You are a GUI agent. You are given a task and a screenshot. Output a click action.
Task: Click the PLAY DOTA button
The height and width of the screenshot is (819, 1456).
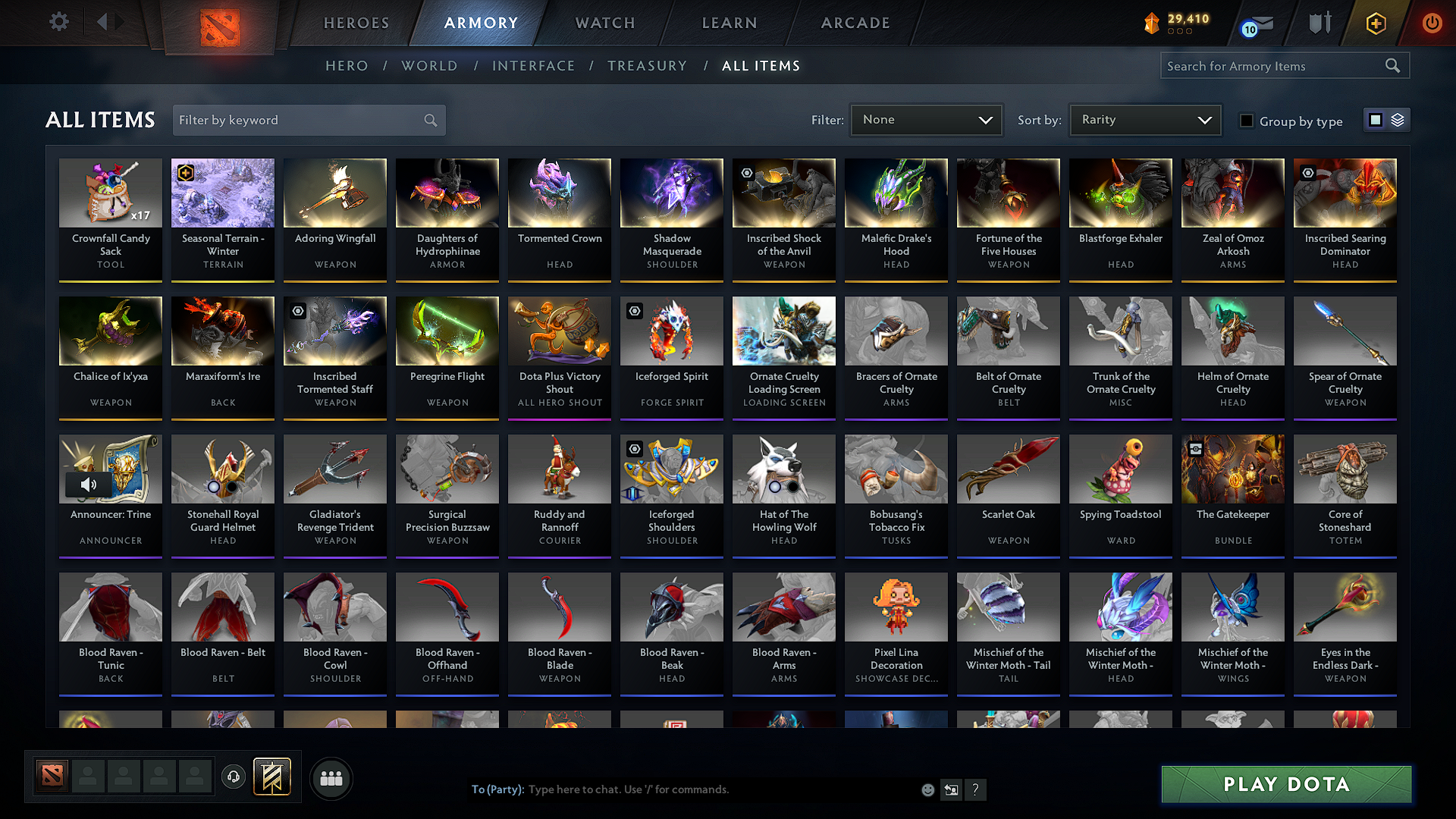click(1285, 784)
